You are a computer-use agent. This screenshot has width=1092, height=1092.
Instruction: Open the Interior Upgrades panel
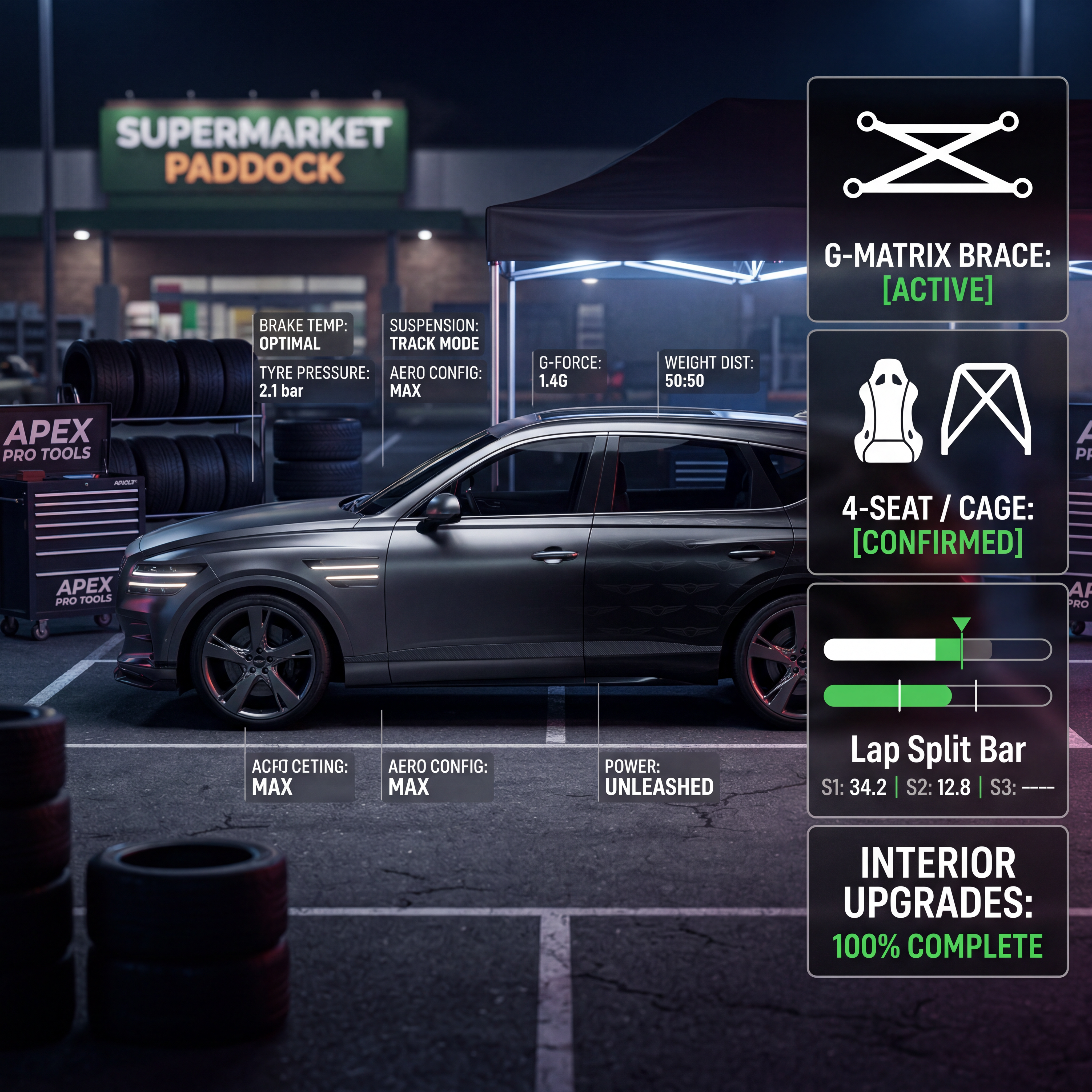[937, 902]
